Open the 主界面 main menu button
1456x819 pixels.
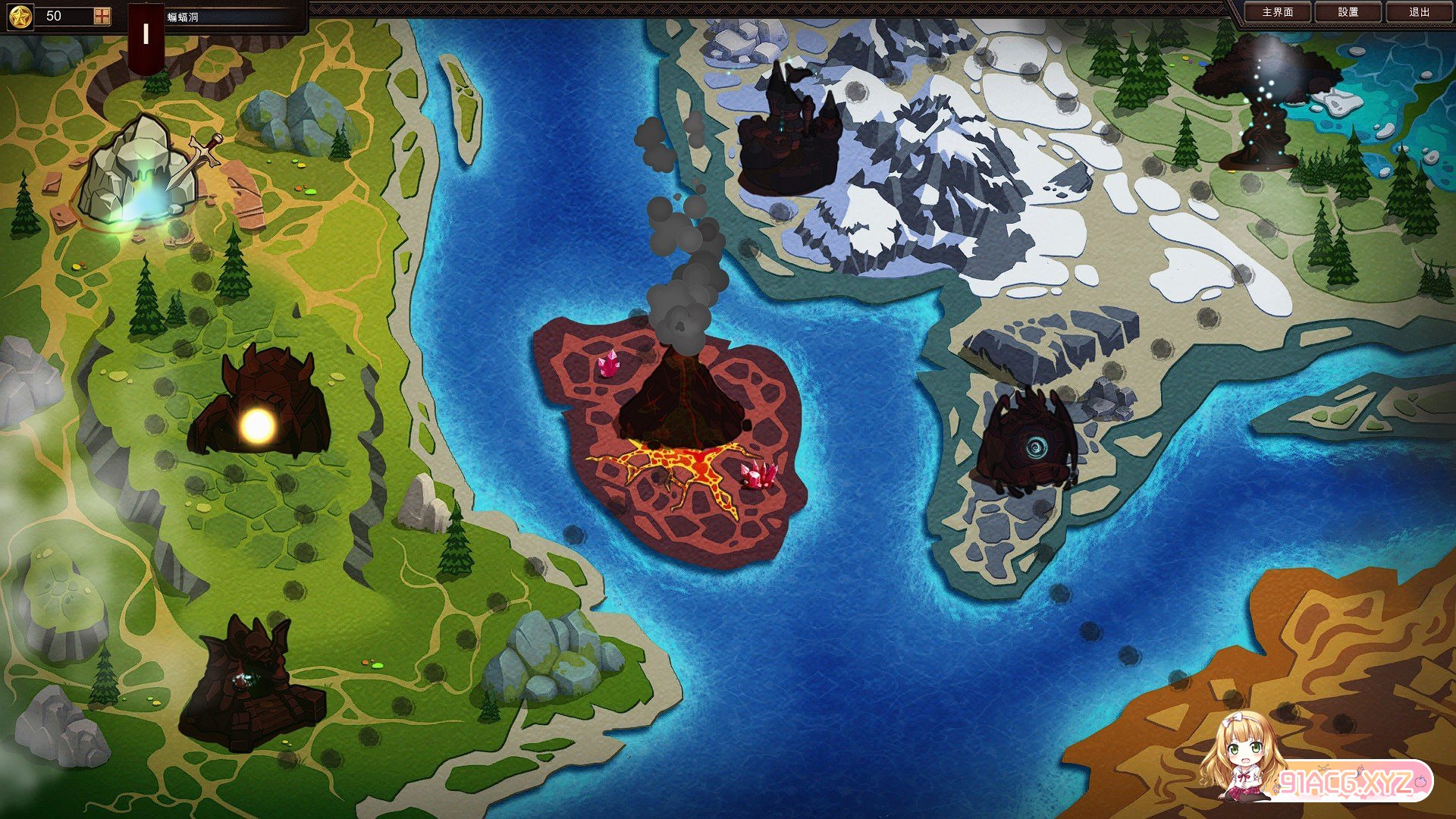click(x=1278, y=12)
